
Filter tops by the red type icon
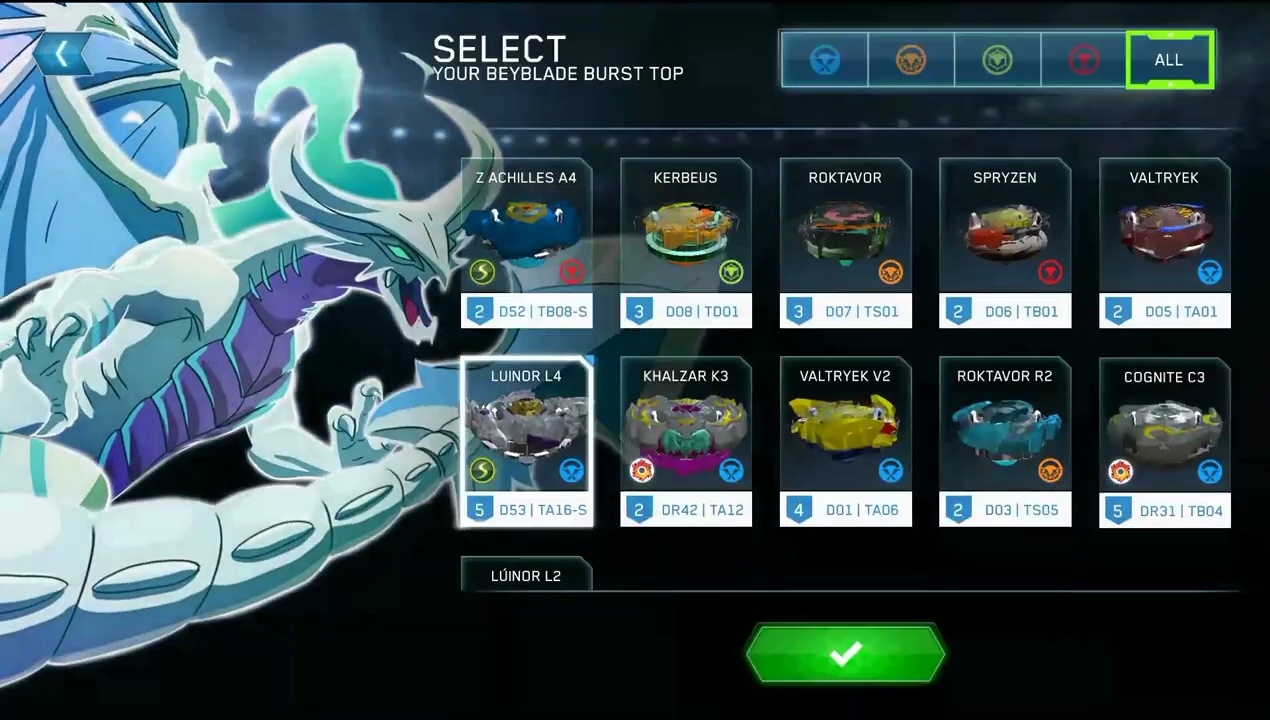coord(1083,60)
